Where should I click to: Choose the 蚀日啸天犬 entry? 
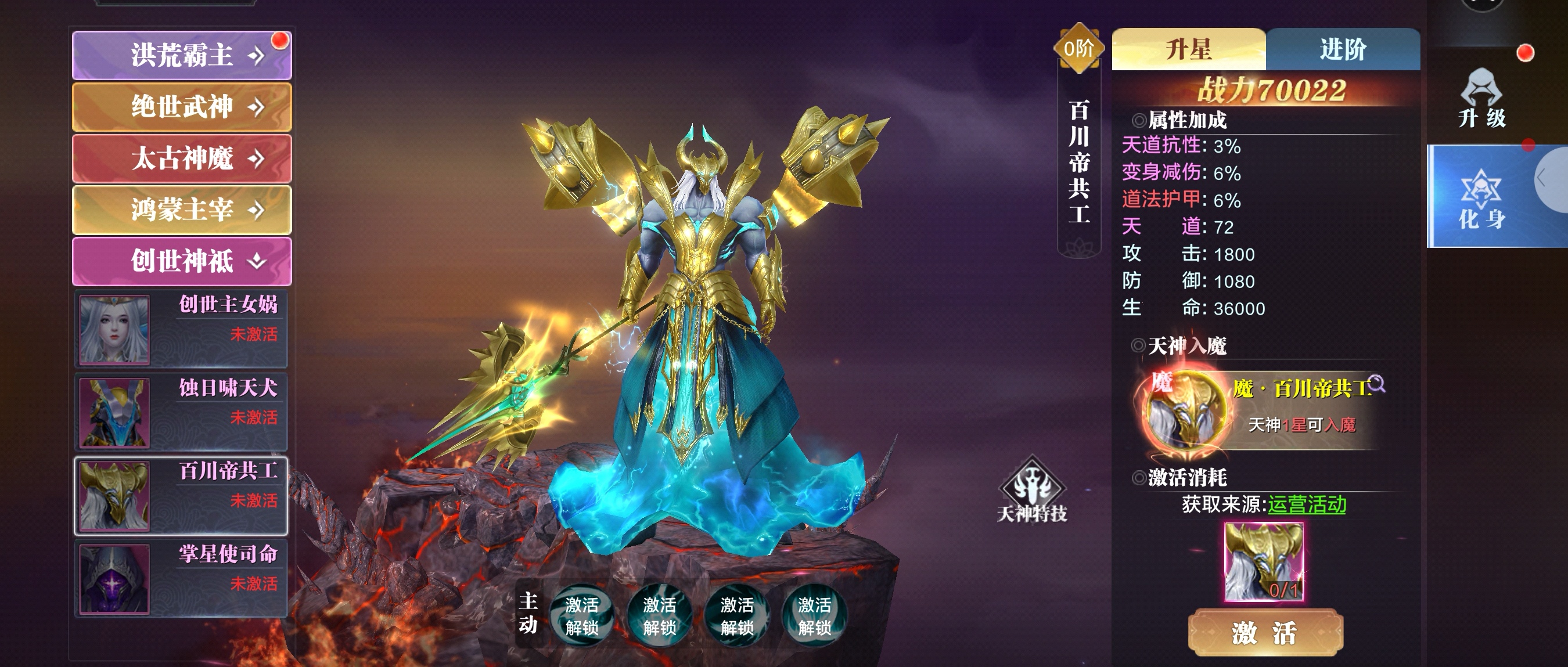[x=181, y=413]
